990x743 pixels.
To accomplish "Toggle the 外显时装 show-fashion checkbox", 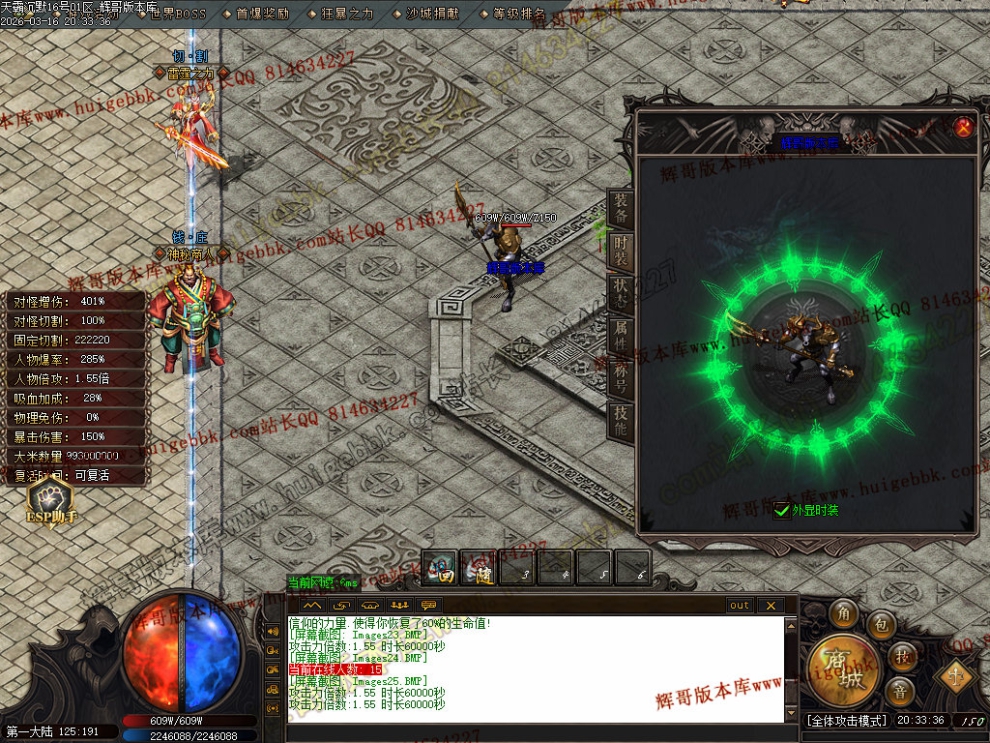I will (x=782, y=510).
